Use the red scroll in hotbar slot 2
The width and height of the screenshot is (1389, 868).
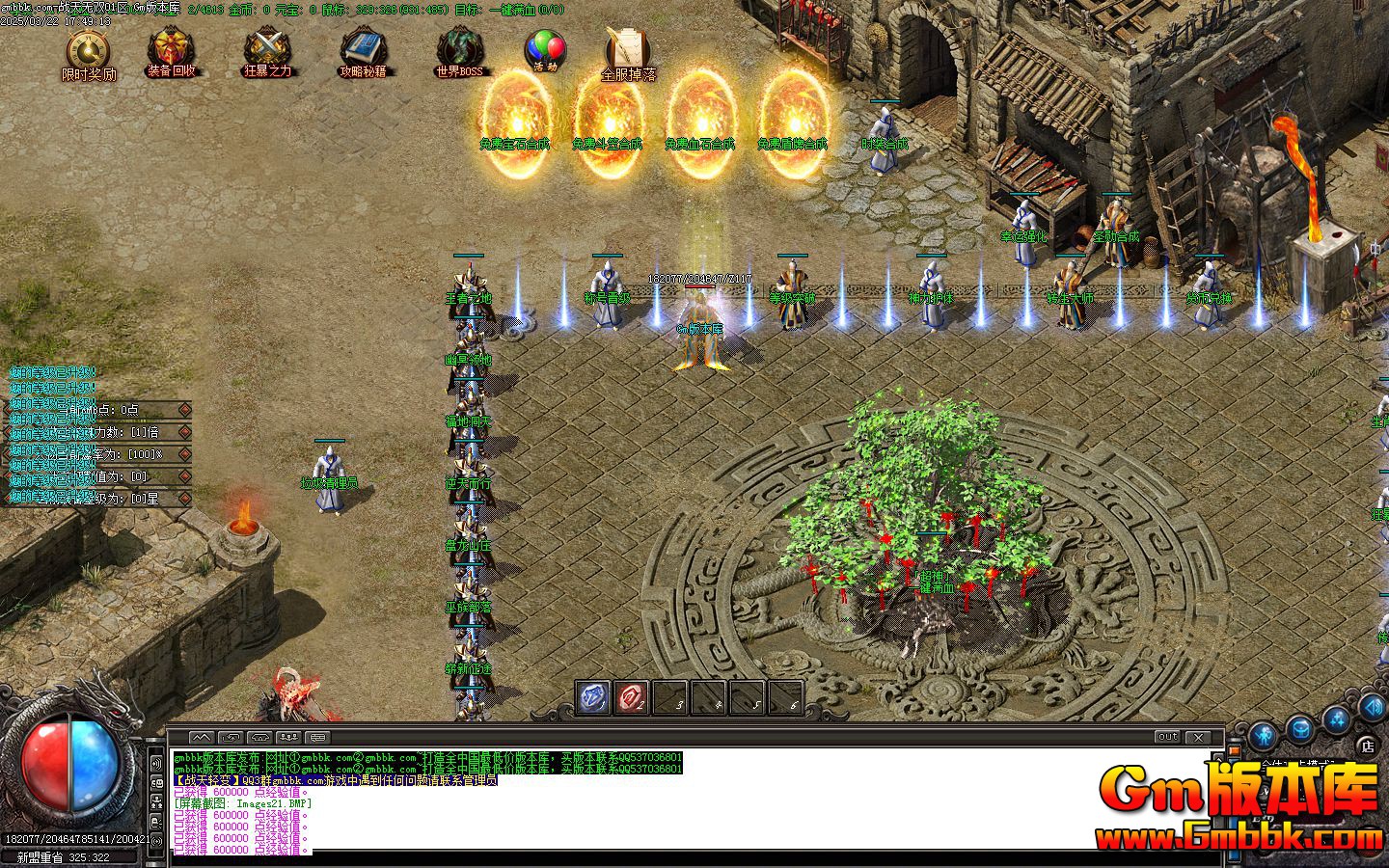click(x=632, y=697)
